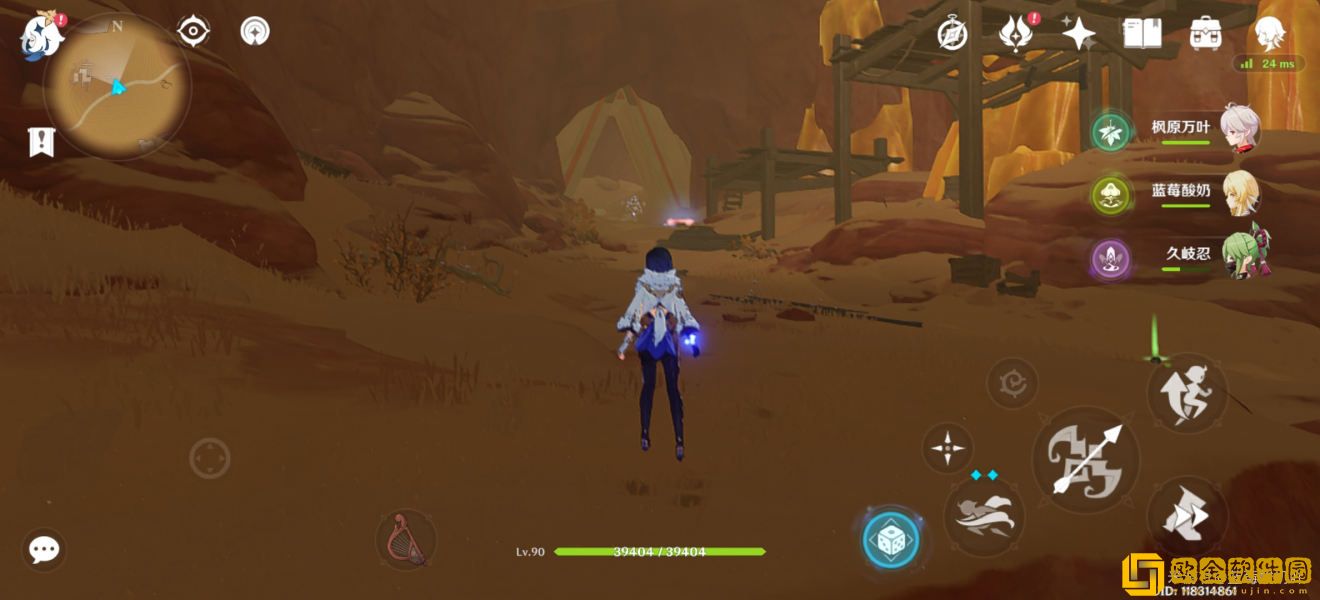
Task: Open the wish star icon
Action: 1078,34
